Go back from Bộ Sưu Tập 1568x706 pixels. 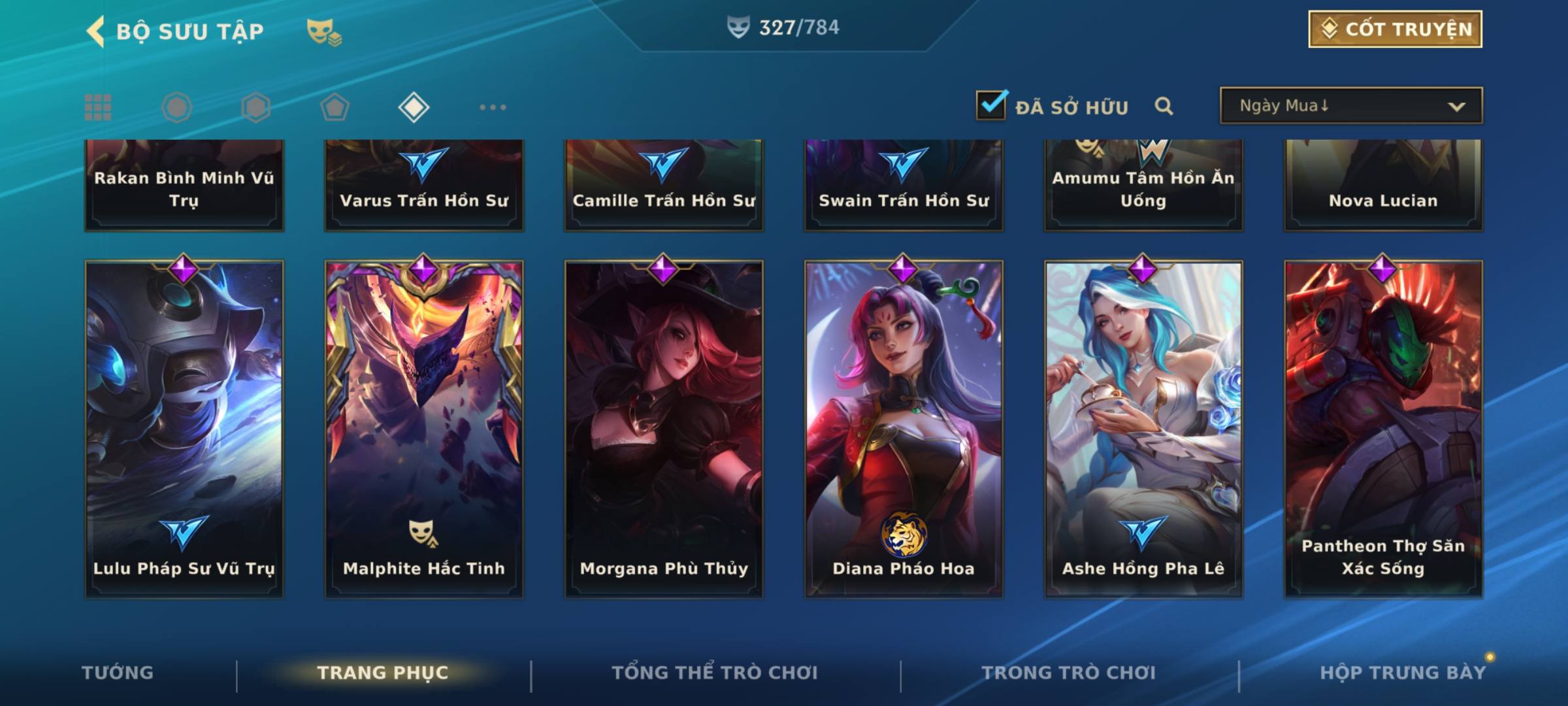pyautogui.click(x=97, y=31)
